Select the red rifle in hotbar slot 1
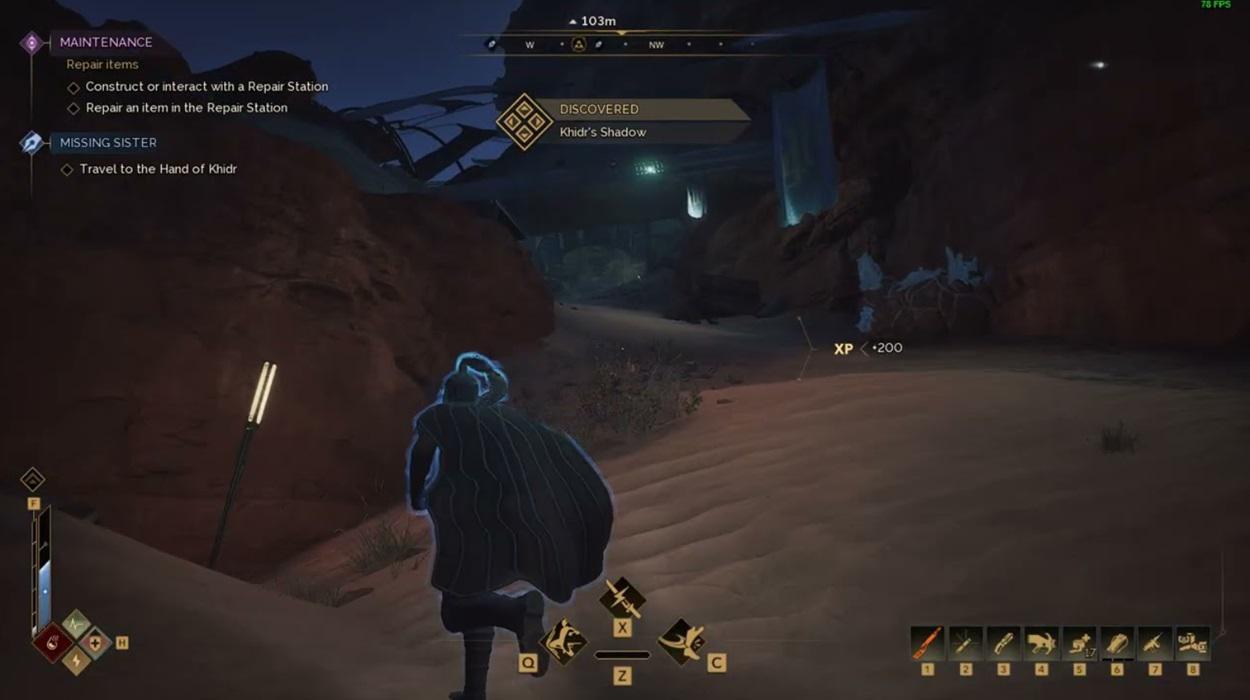The width and height of the screenshot is (1250, 700). click(x=927, y=642)
